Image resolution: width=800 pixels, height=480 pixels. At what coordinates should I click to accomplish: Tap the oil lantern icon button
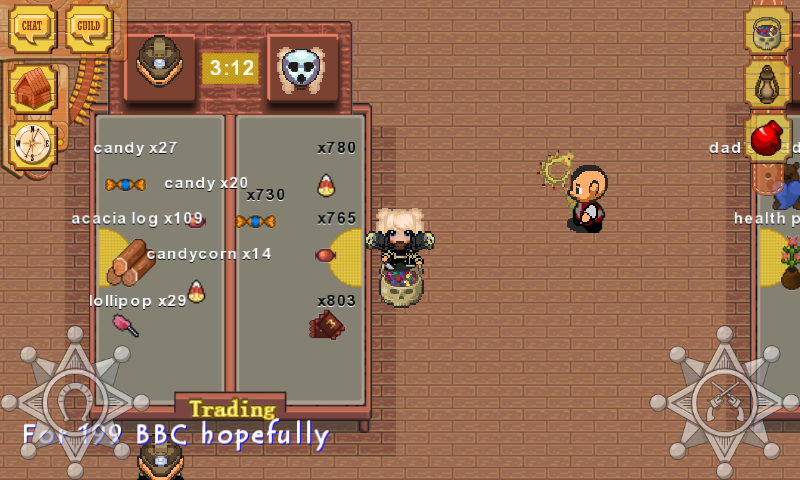[x=767, y=84]
